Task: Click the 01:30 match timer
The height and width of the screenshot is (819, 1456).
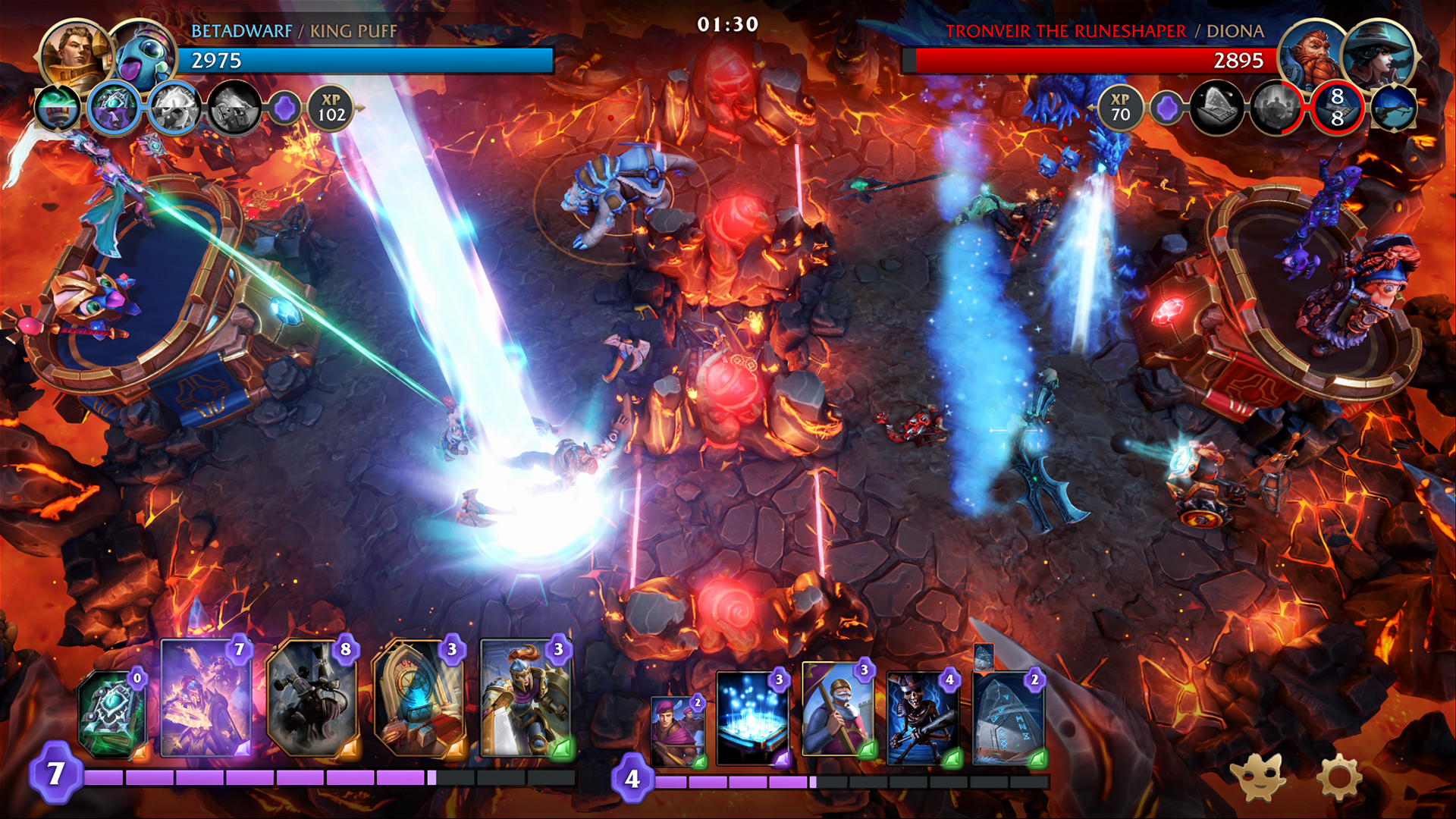Action: [x=726, y=24]
